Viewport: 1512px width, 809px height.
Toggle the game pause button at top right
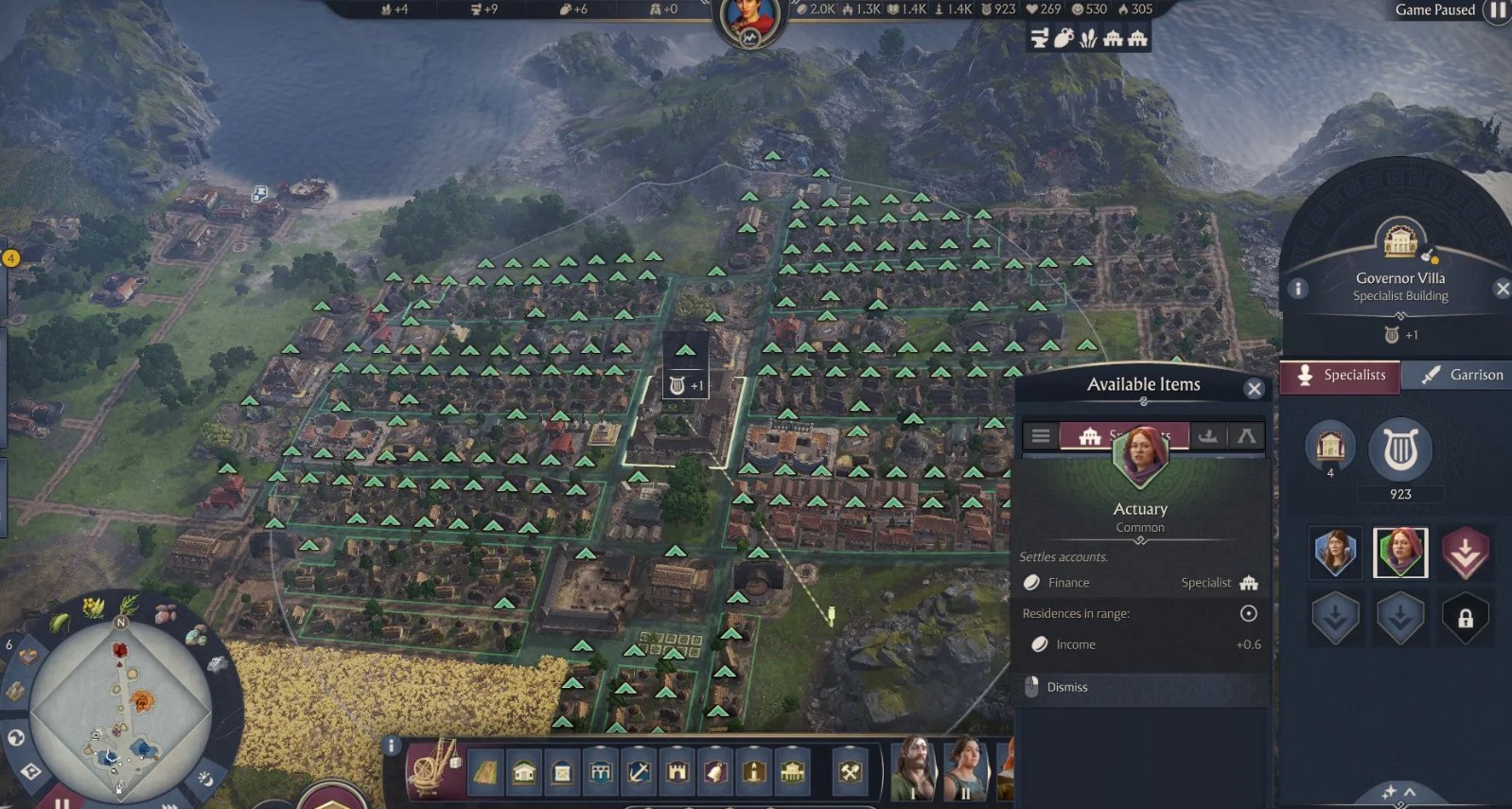1498,10
